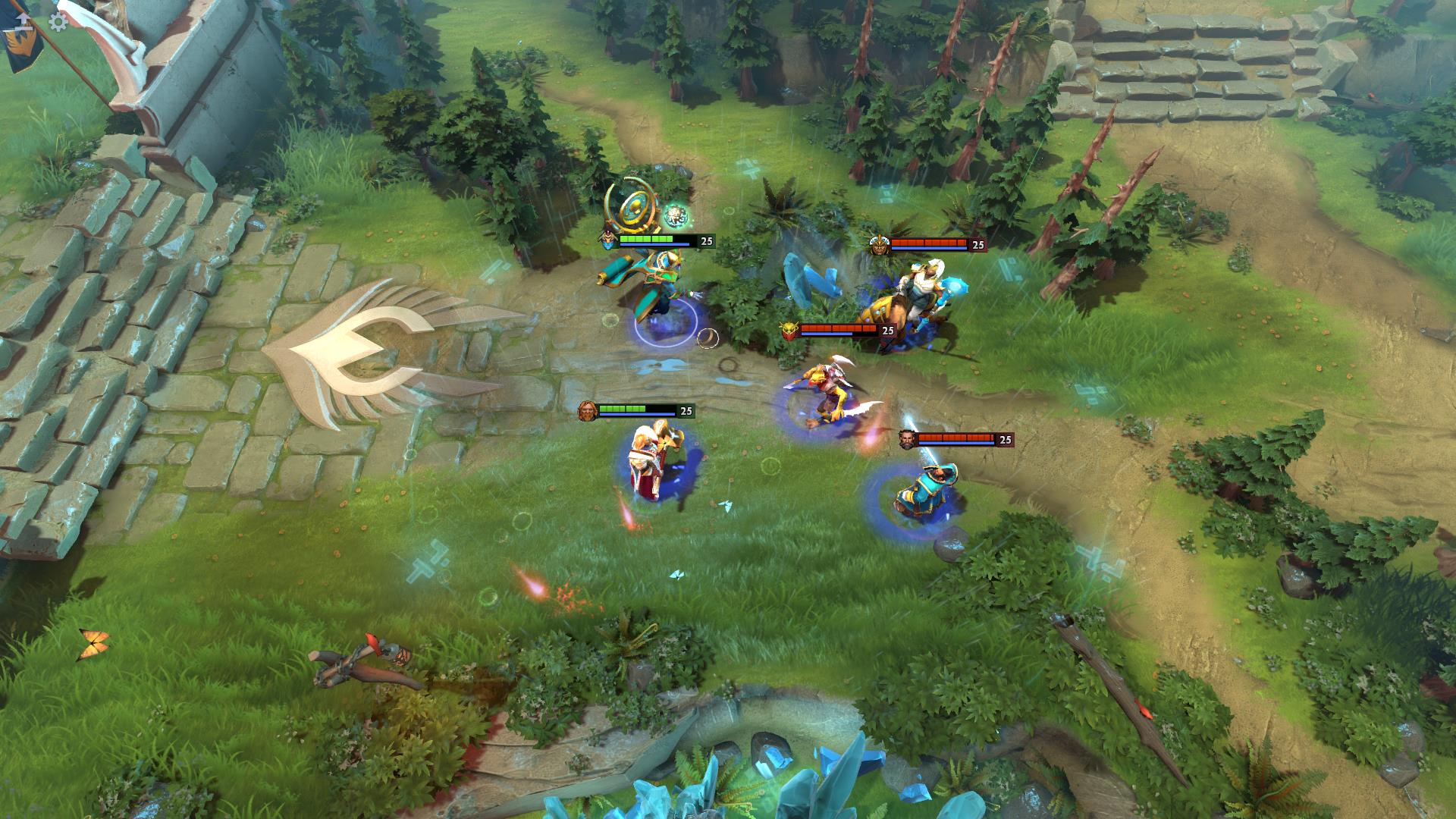Click the golden ring lying on the ground
This screenshot has width=1456, height=819.
click(x=708, y=338)
